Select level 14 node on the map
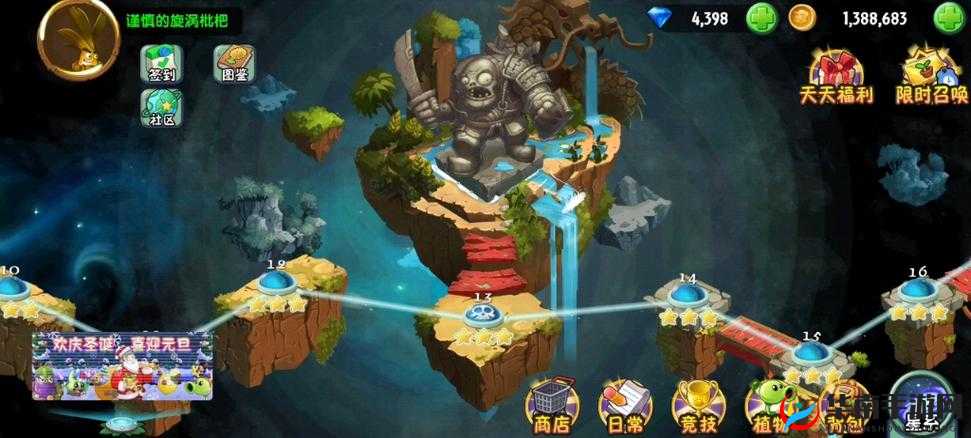The image size is (971, 438). coord(687,295)
